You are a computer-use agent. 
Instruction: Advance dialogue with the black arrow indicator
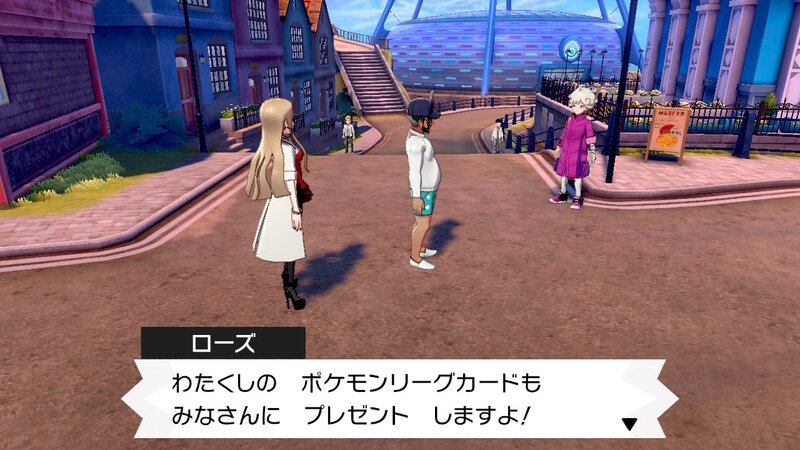[x=629, y=423]
